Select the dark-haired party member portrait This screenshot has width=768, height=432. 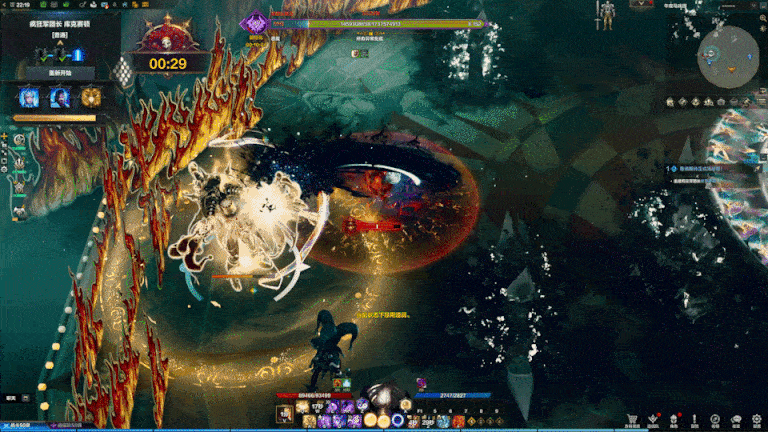coord(60,98)
